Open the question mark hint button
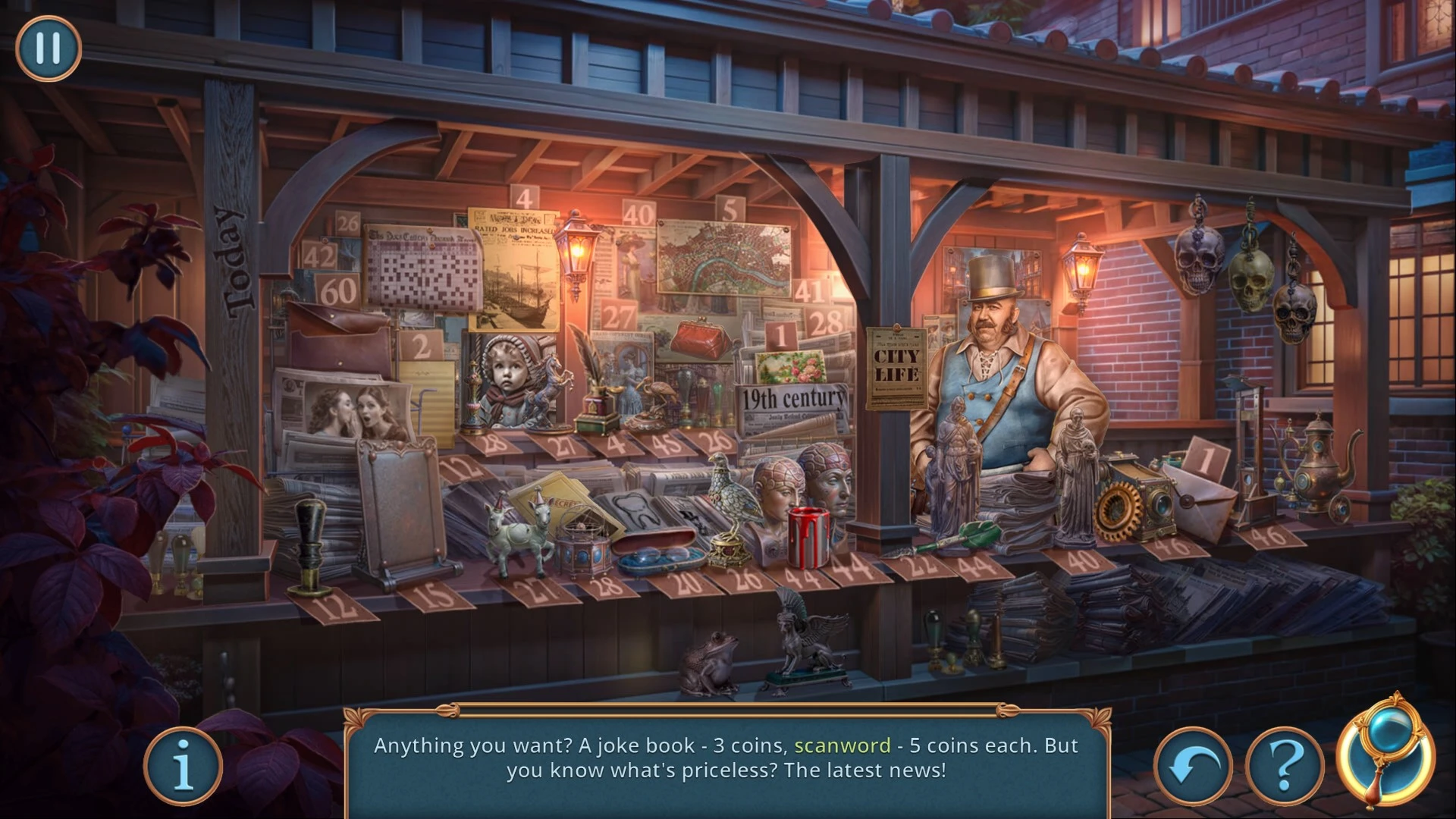The height and width of the screenshot is (819, 1456). pyautogui.click(x=1284, y=767)
